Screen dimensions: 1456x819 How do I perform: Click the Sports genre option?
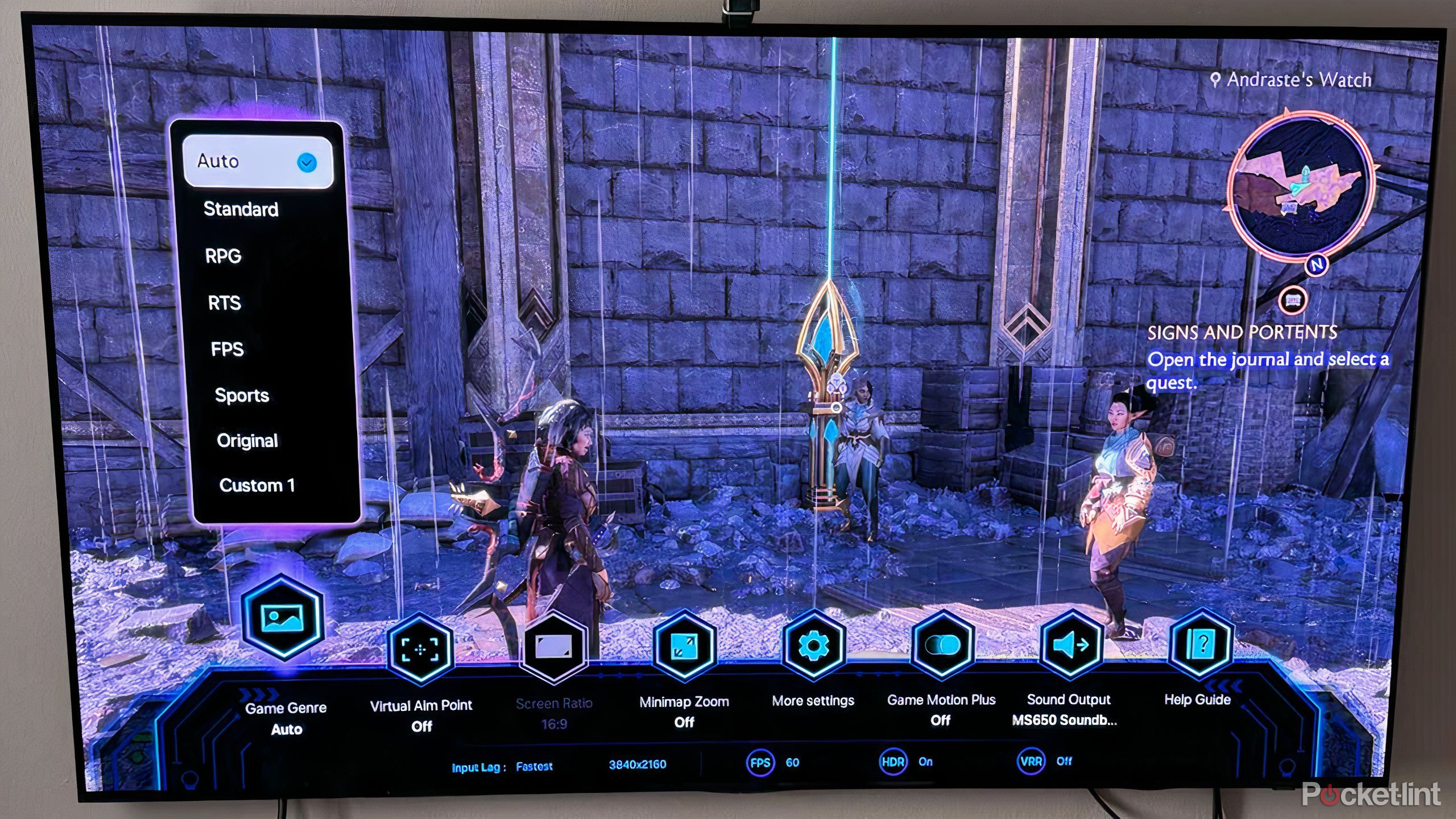242,395
